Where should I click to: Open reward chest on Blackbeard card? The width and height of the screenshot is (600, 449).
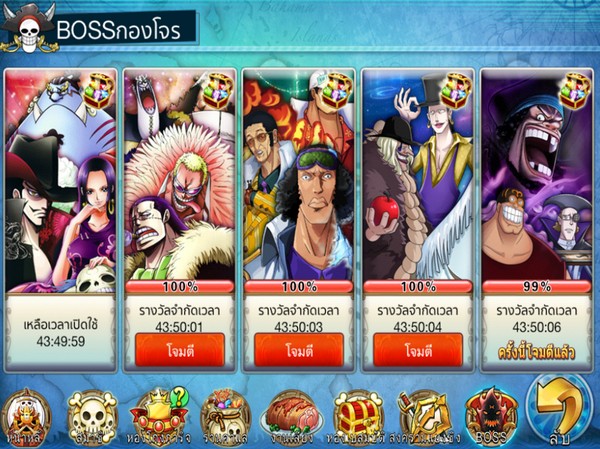coord(575,89)
